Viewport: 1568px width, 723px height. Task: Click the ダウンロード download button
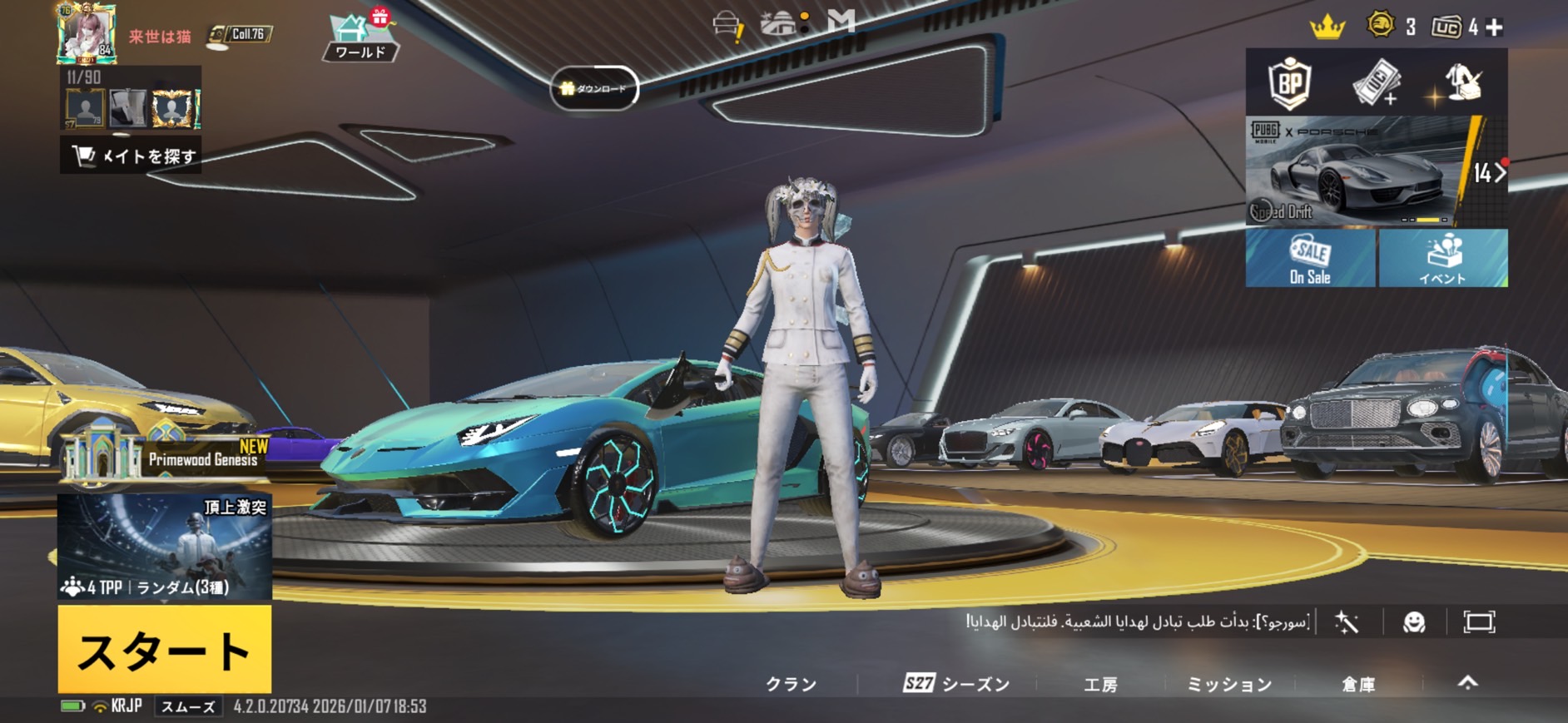[594, 88]
